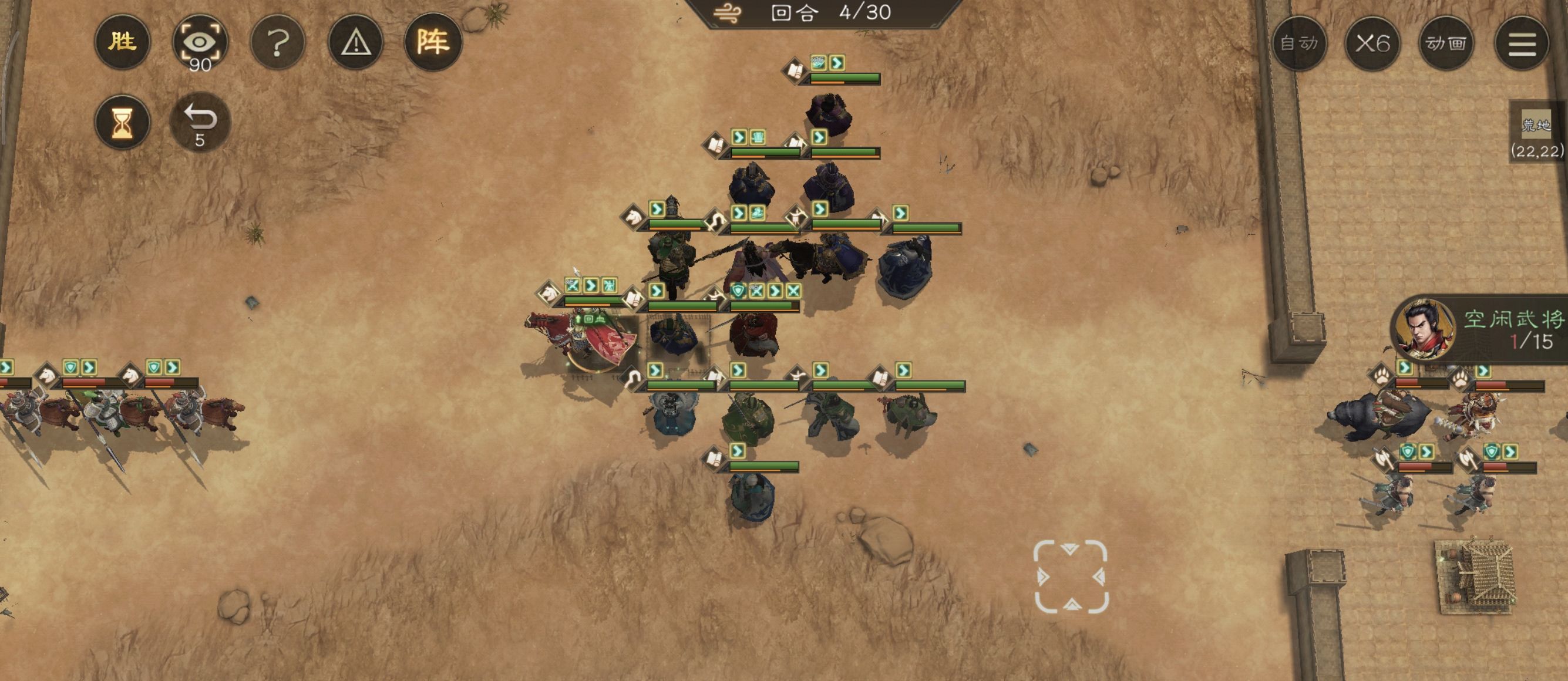Viewport: 1568px width, 681px height.
Task: Undo the last move with the arrow button
Action: point(200,121)
